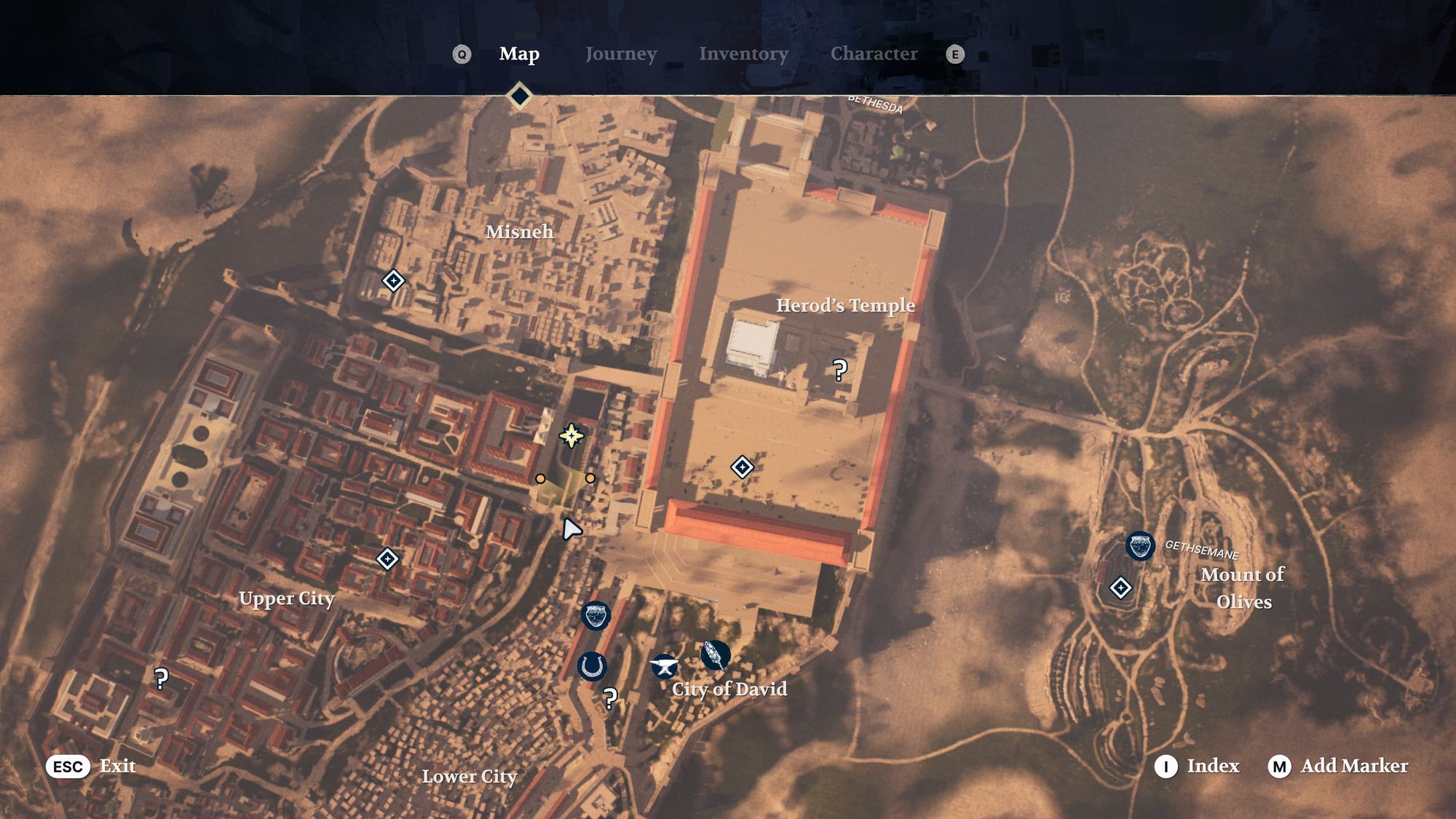Switch to the Character tab
The height and width of the screenshot is (819, 1456).
point(875,53)
